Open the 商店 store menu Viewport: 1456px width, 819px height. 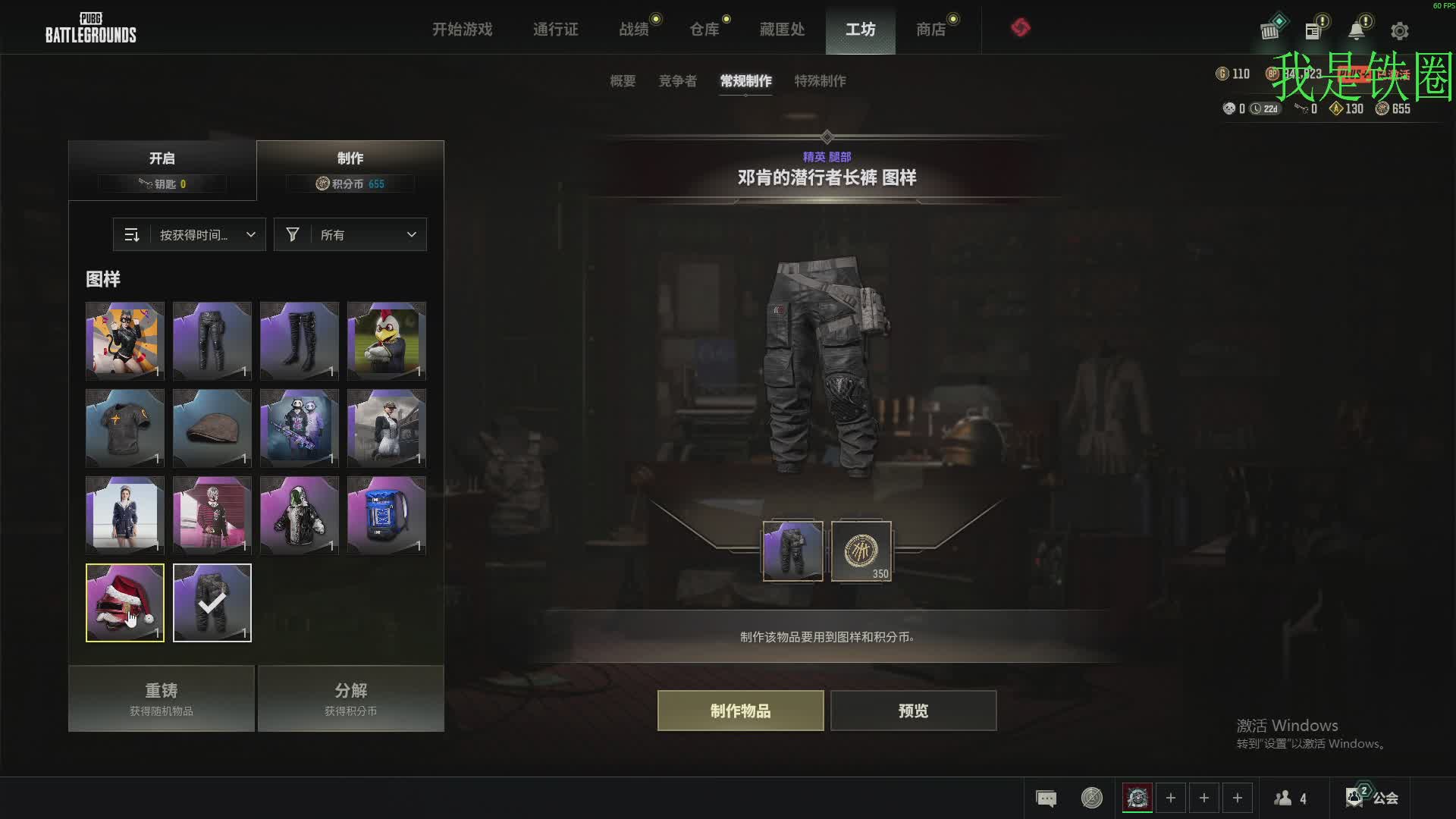[930, 30]
